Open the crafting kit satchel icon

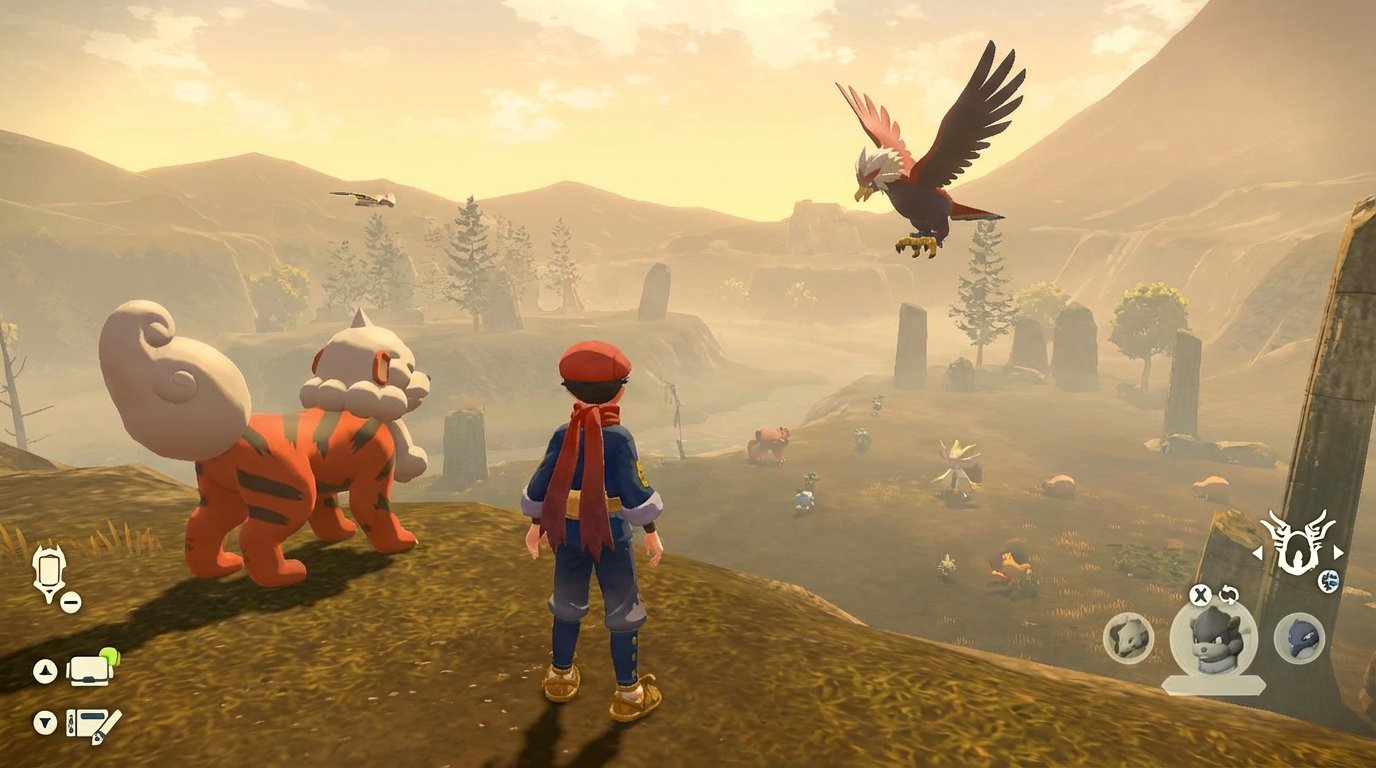(93, 724)
